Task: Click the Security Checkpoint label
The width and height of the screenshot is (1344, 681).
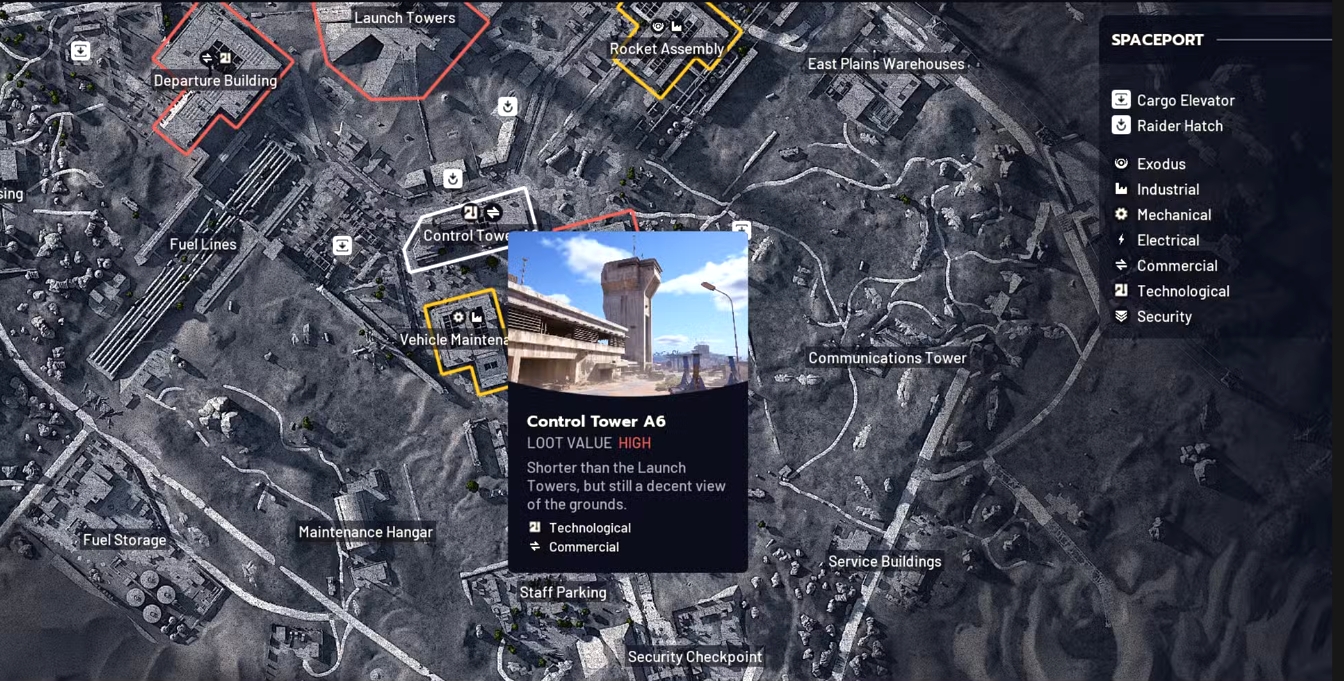Action: (x=694, y=657)
